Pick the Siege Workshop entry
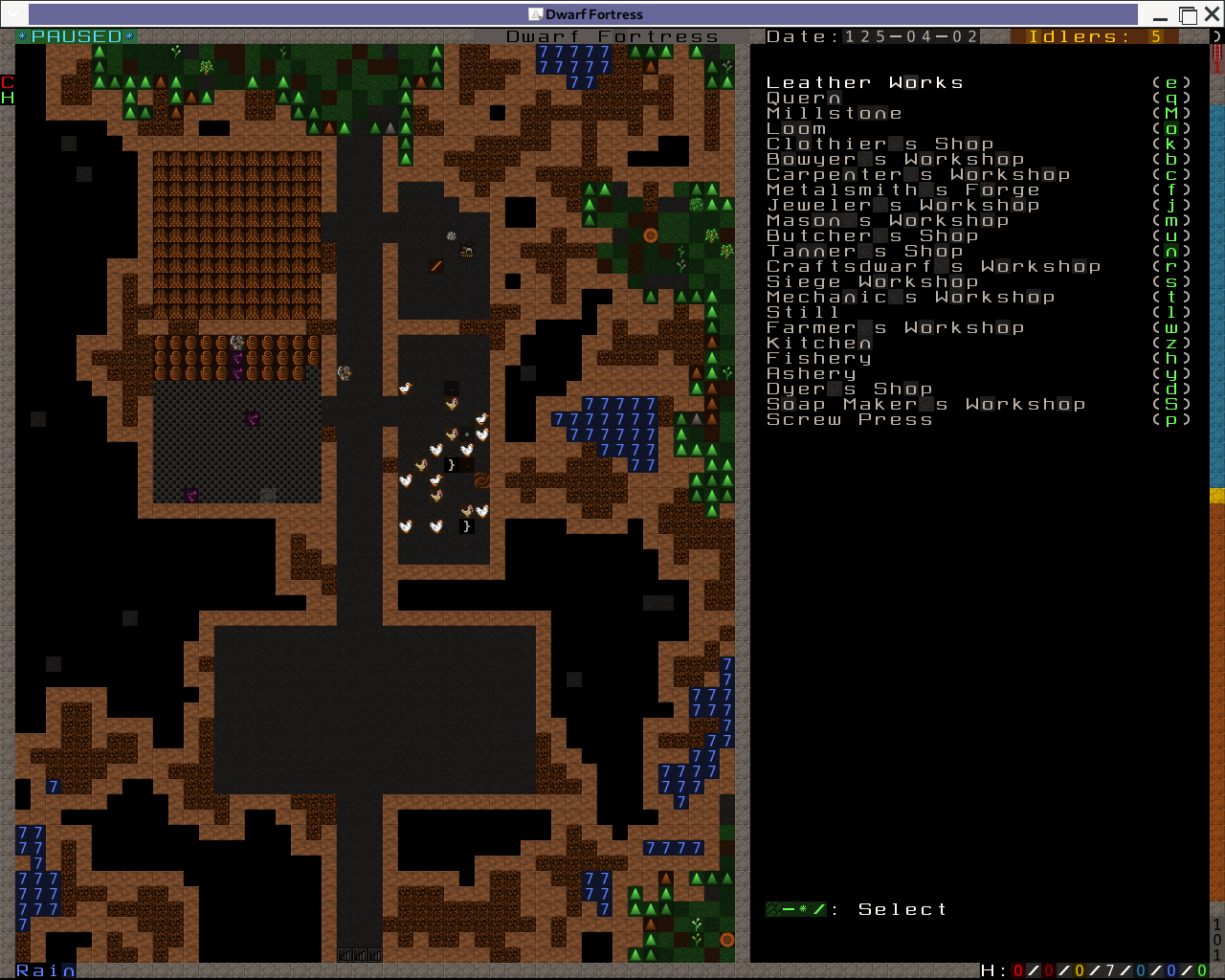This screenshot has height=980, width=1225. (872, 282)
